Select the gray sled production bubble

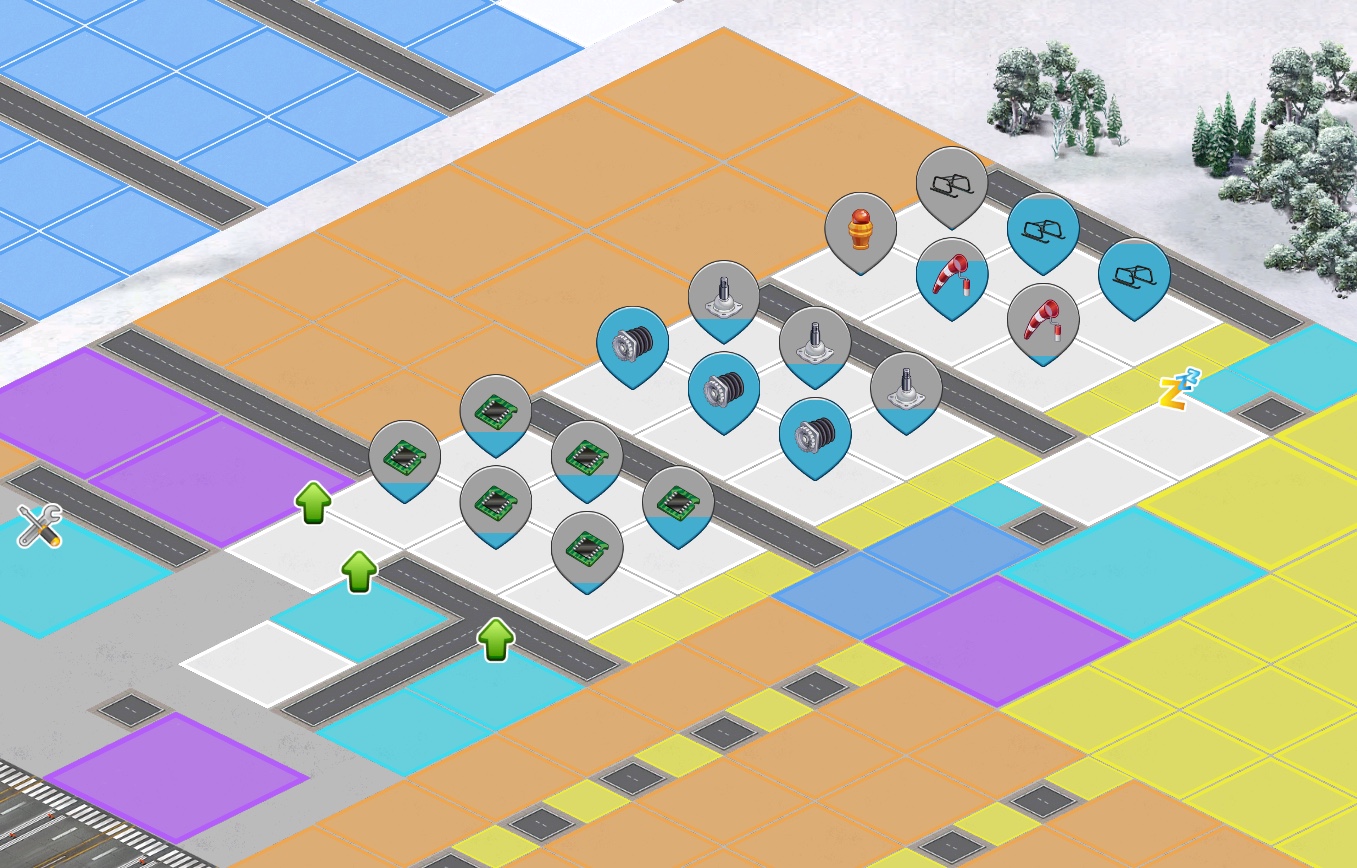pyautogui.click(x=951, y=184)
